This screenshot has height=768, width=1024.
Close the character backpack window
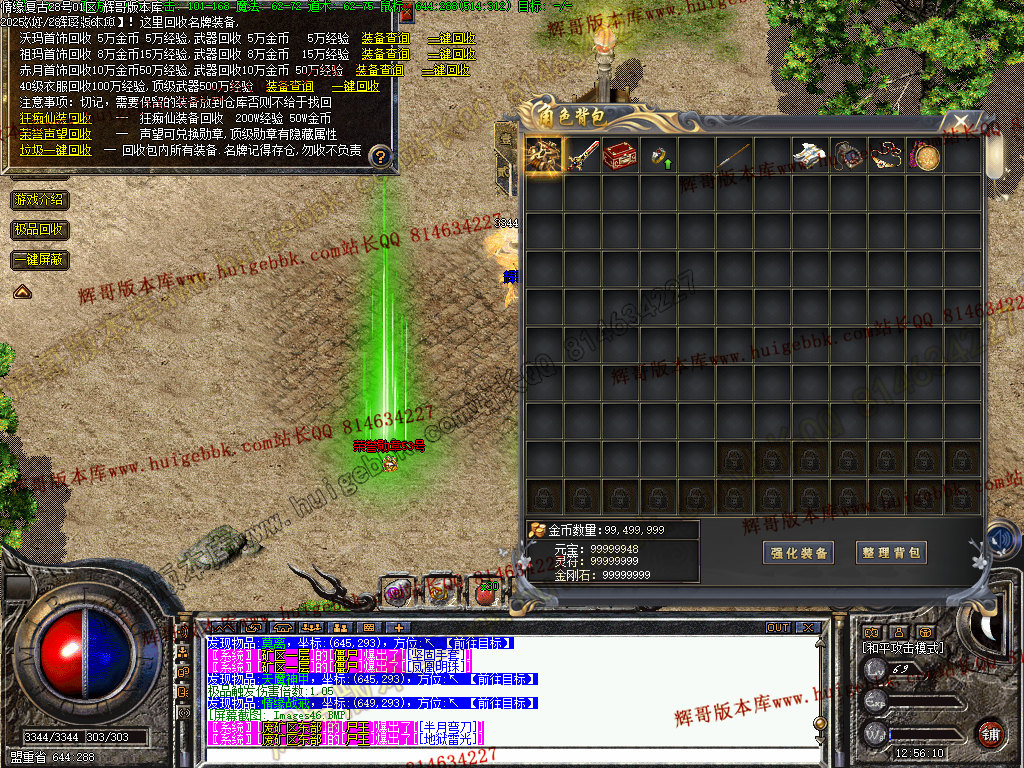(961, 122)
